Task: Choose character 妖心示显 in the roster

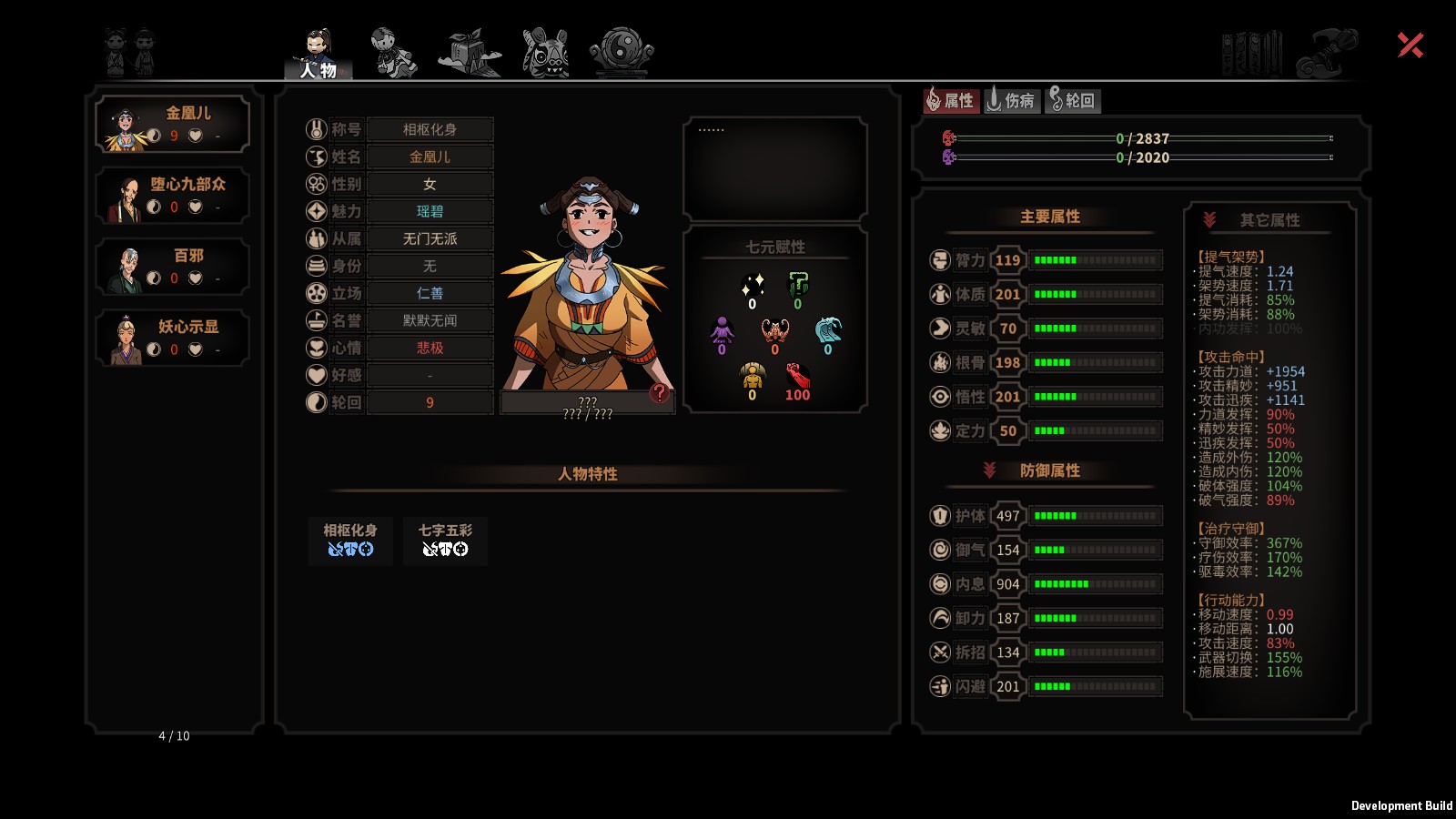Action: tap(173, 339)
